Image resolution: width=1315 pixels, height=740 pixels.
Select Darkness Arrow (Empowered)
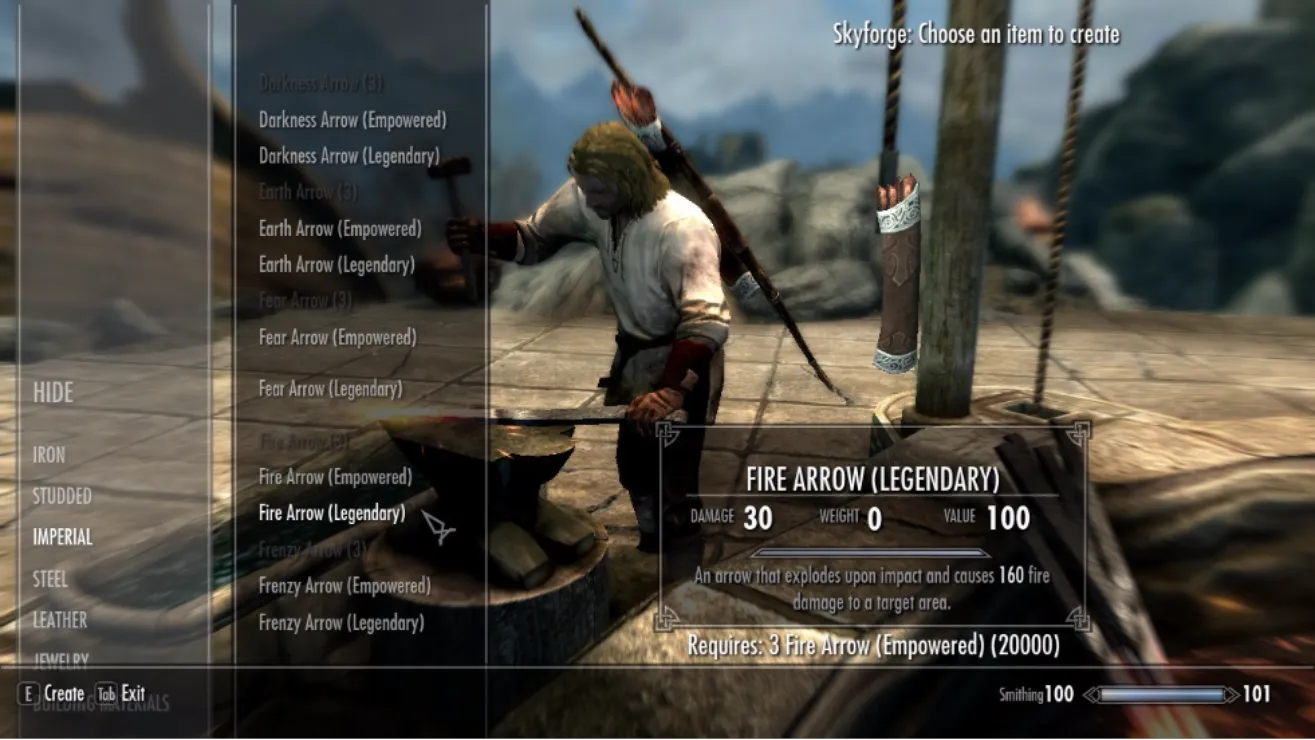pos(352,120)
